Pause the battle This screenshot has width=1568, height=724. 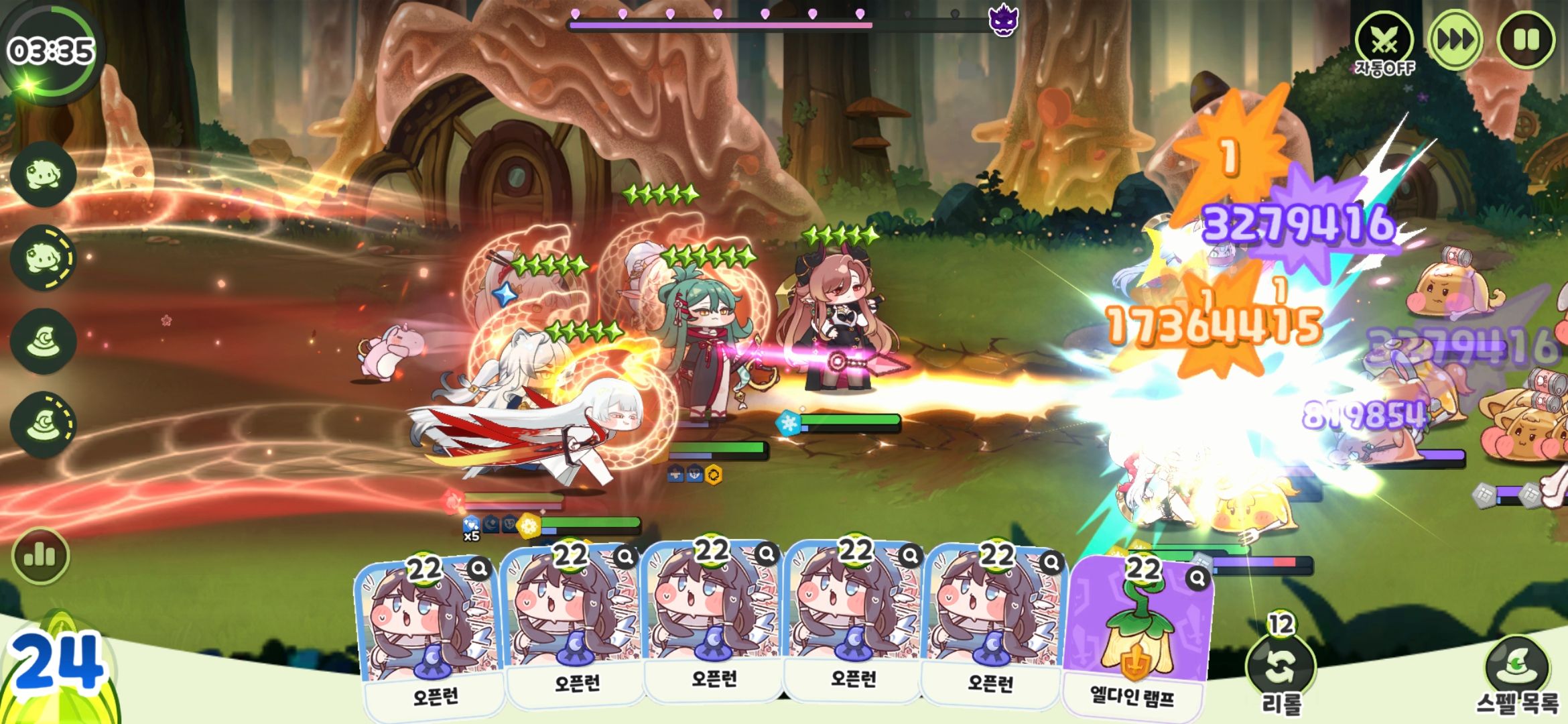click(x=1526, y=40)
